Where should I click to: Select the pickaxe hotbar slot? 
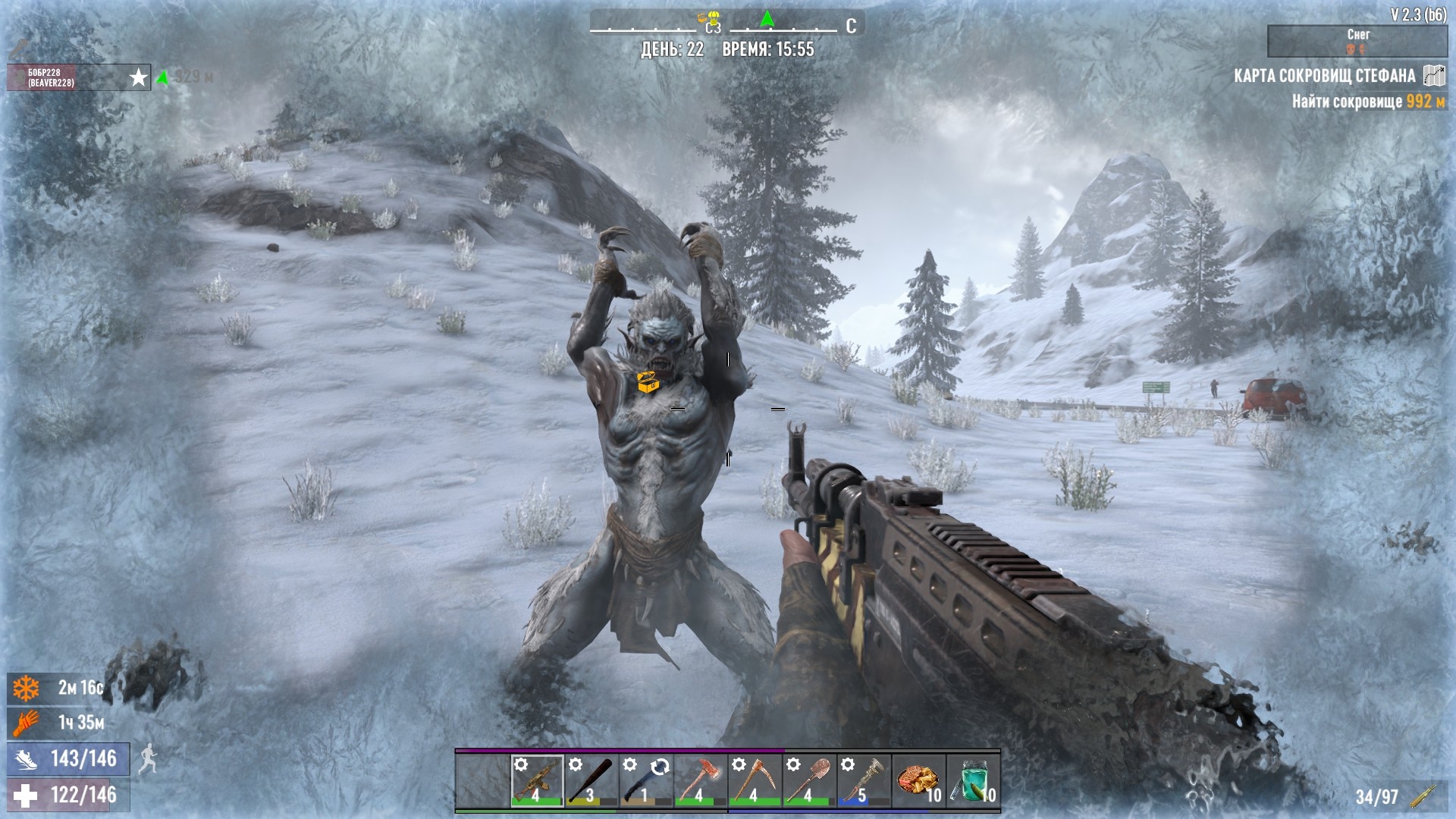coord(755,780)
